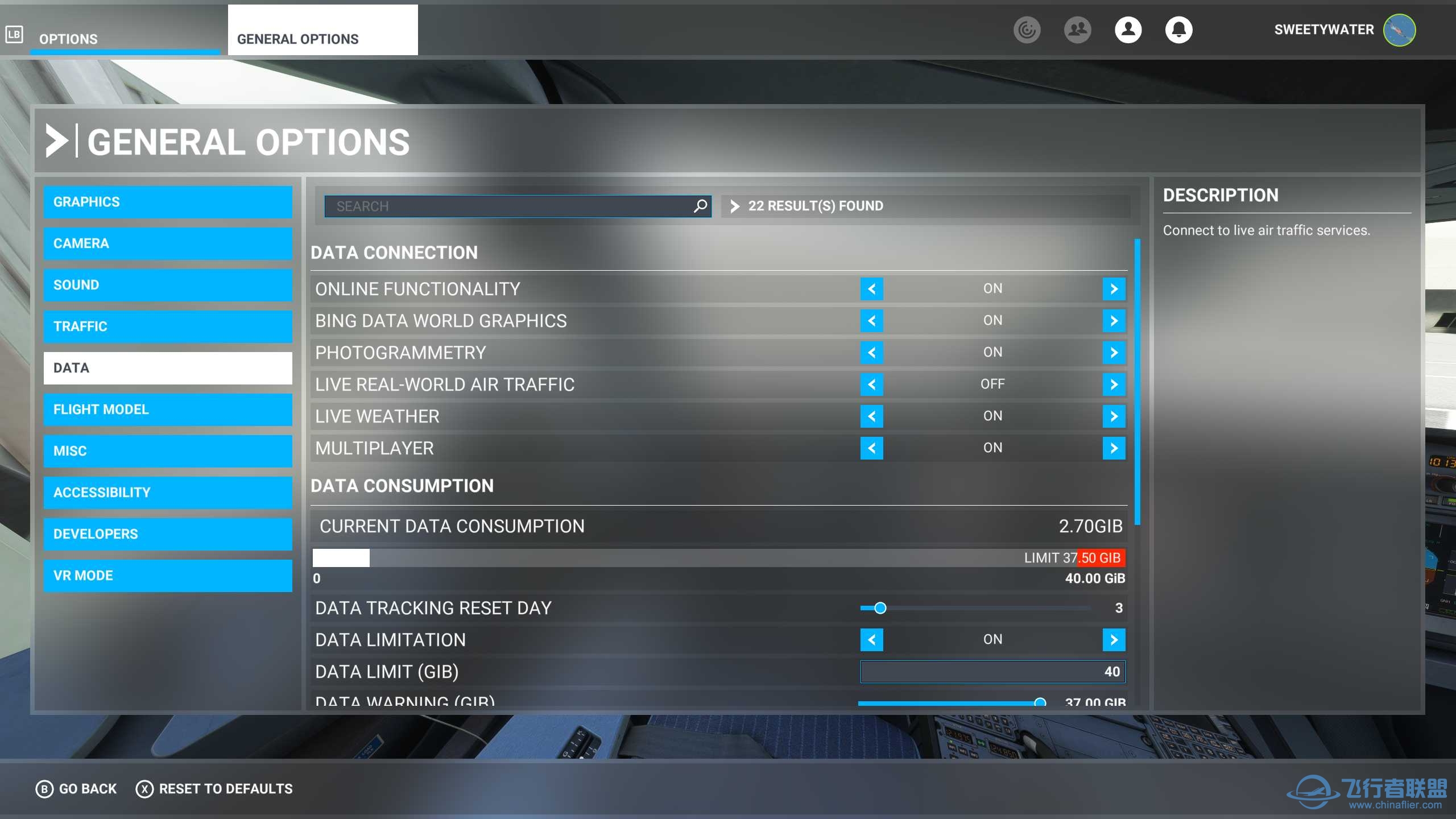
Task: Choose the Flight Model category
Action: (x=168, y=409)
